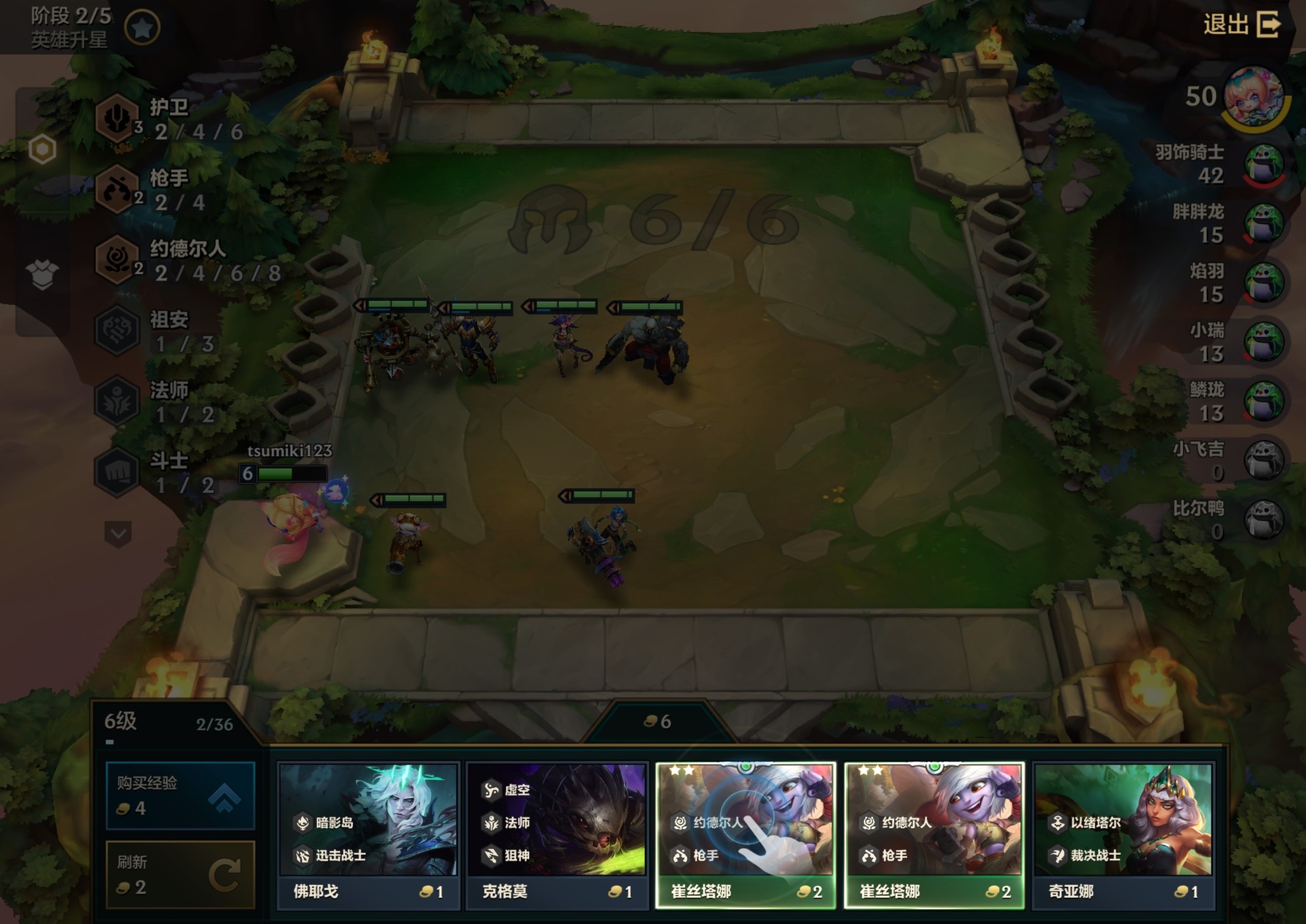Viewport: 1306px width, 924px height.
Task: Select your own avatar with 50 health
Action: coord(1254,98)
